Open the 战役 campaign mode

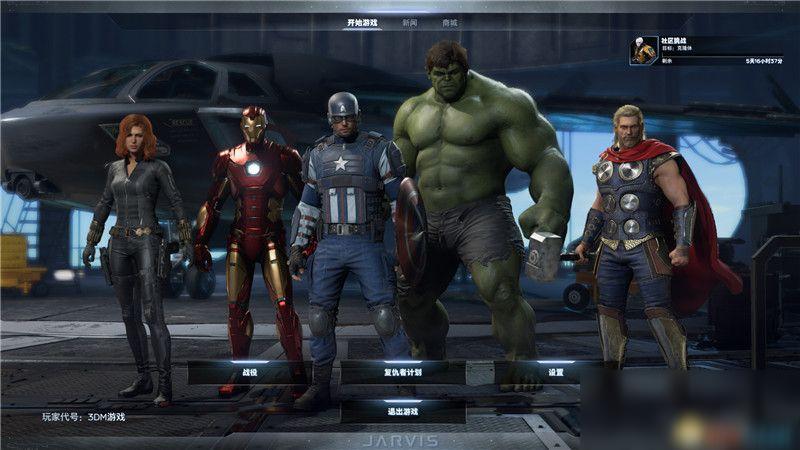click(249, 372)
